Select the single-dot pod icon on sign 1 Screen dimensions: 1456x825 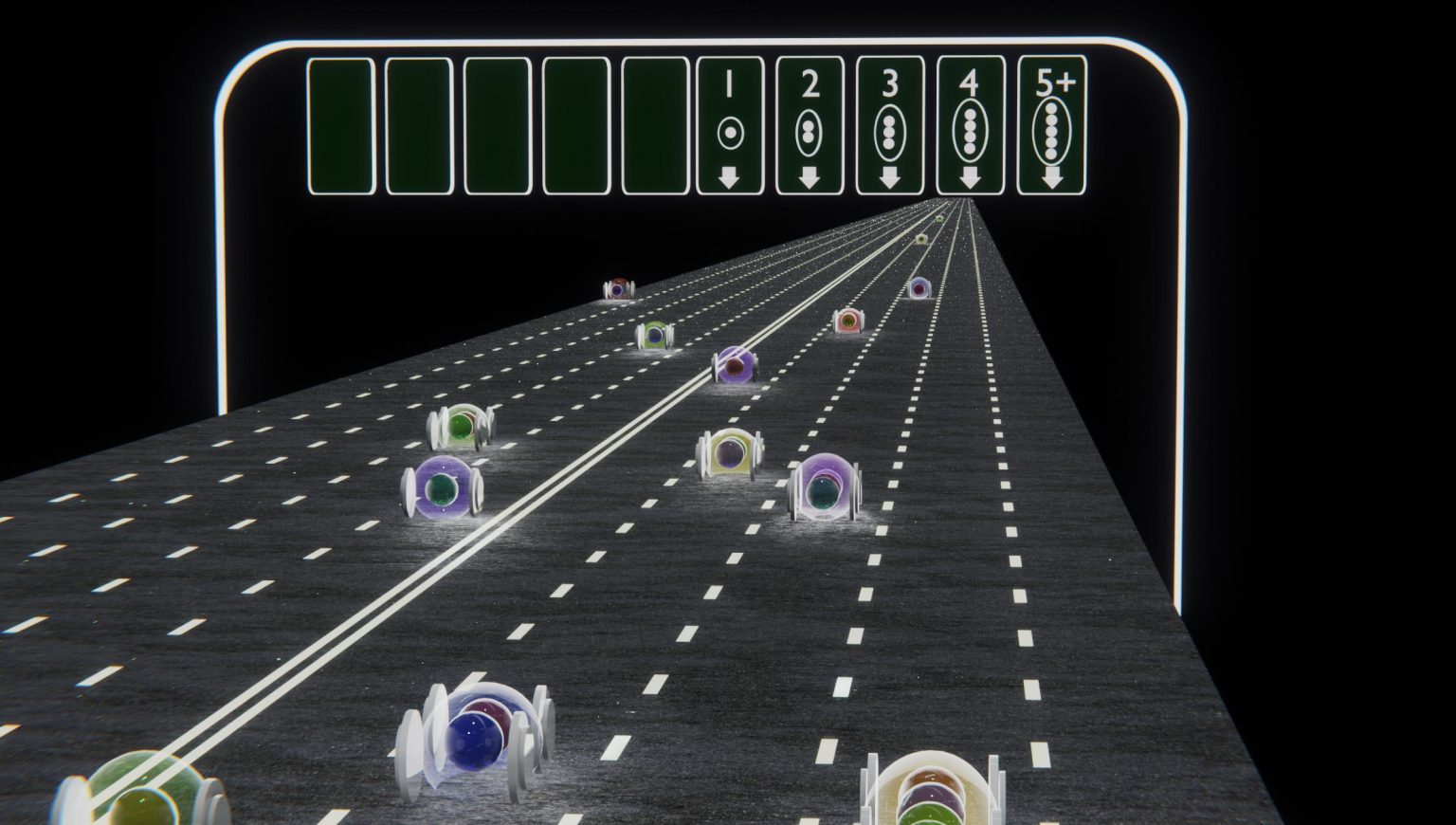[x=729, y=130]
